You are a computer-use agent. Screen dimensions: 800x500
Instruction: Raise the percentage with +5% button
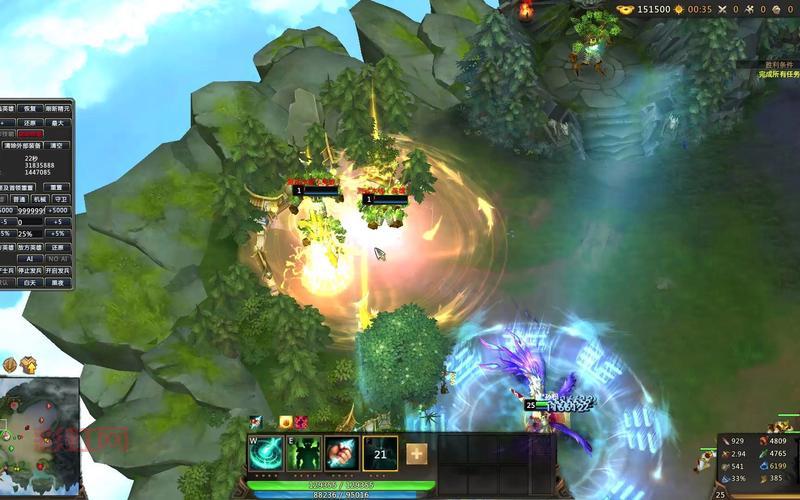pyautogui.click(x=58, y=234)
